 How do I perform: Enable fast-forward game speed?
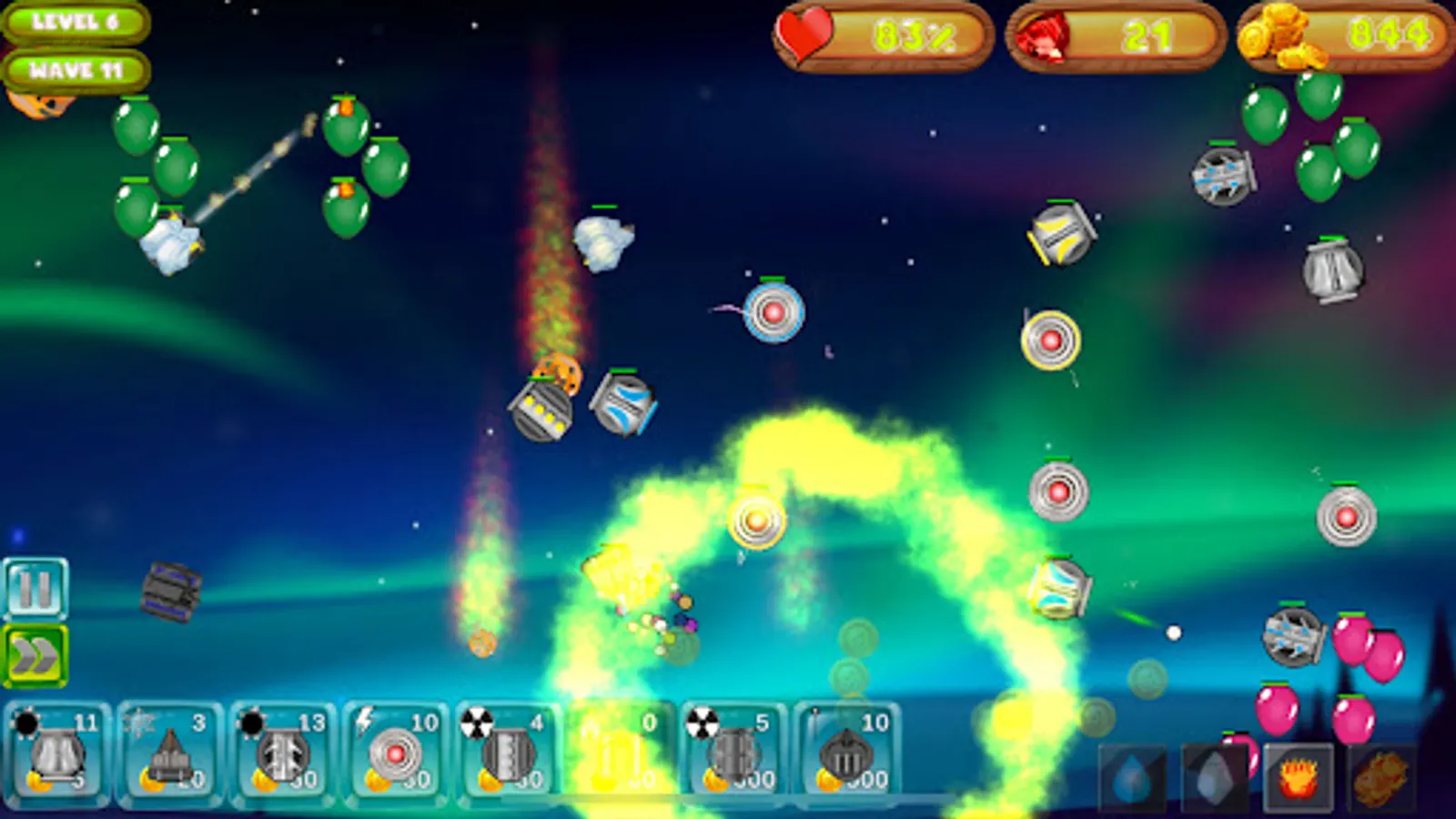click(35, 652)
